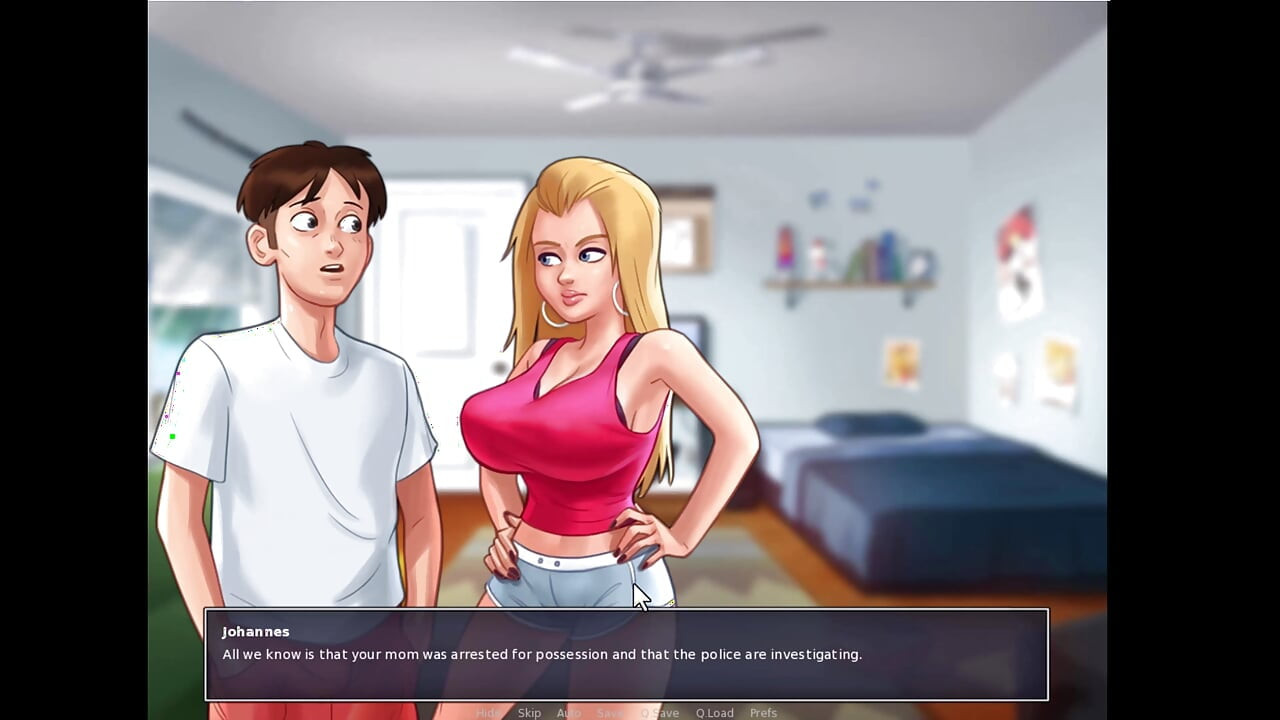Click the speaker name Johannes
The height and width of the screenshot is (720, 1280).
255,631
